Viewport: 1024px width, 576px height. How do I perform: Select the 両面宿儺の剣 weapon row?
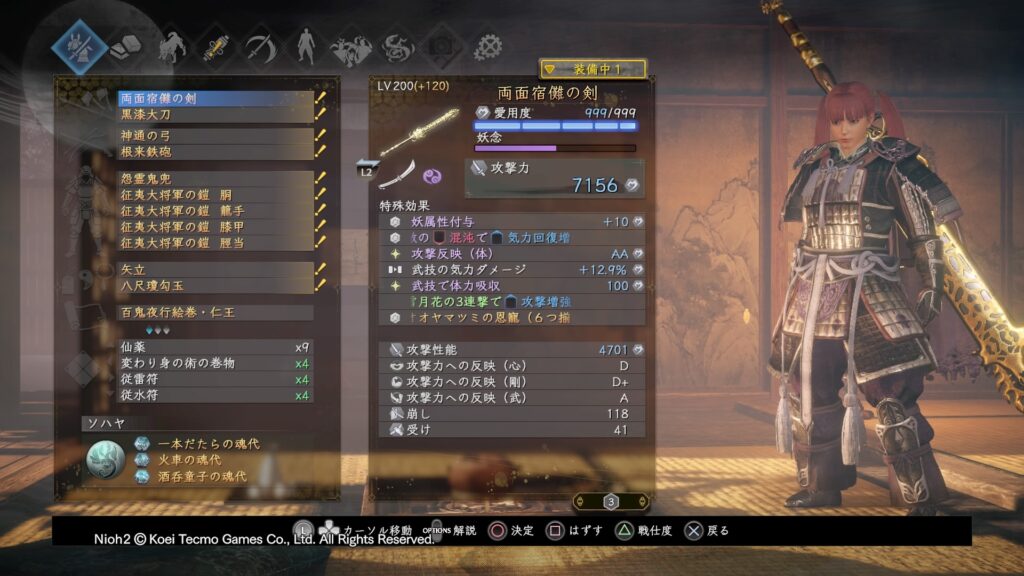[215, 99]
